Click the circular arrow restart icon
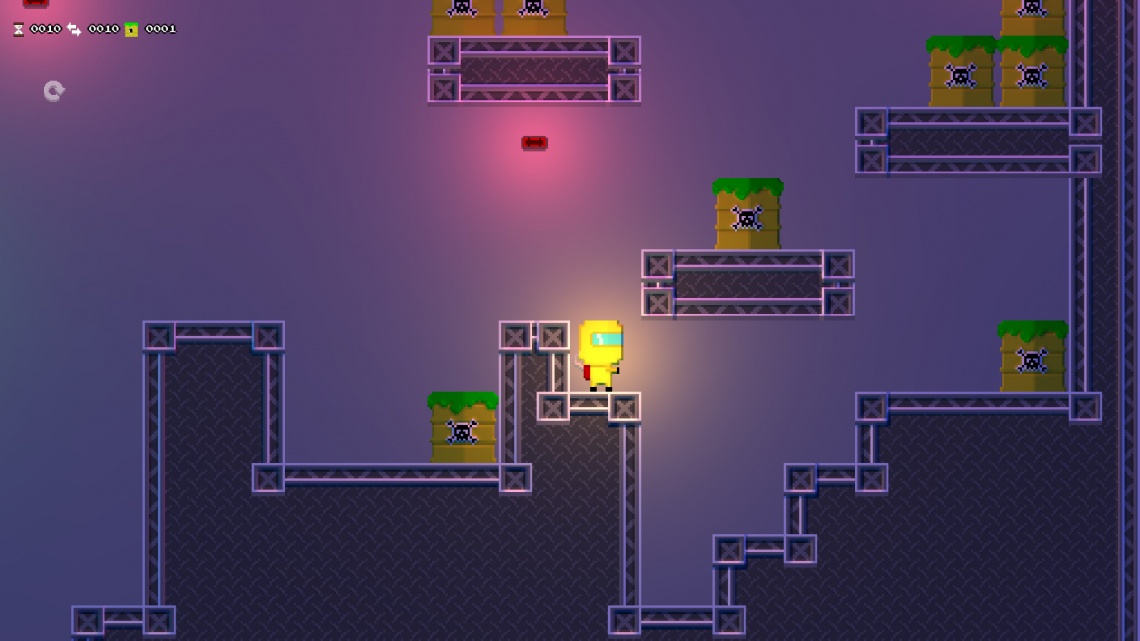Image resolution: width=1140 pixels, height=641 pixels. (x=54, y=91)
